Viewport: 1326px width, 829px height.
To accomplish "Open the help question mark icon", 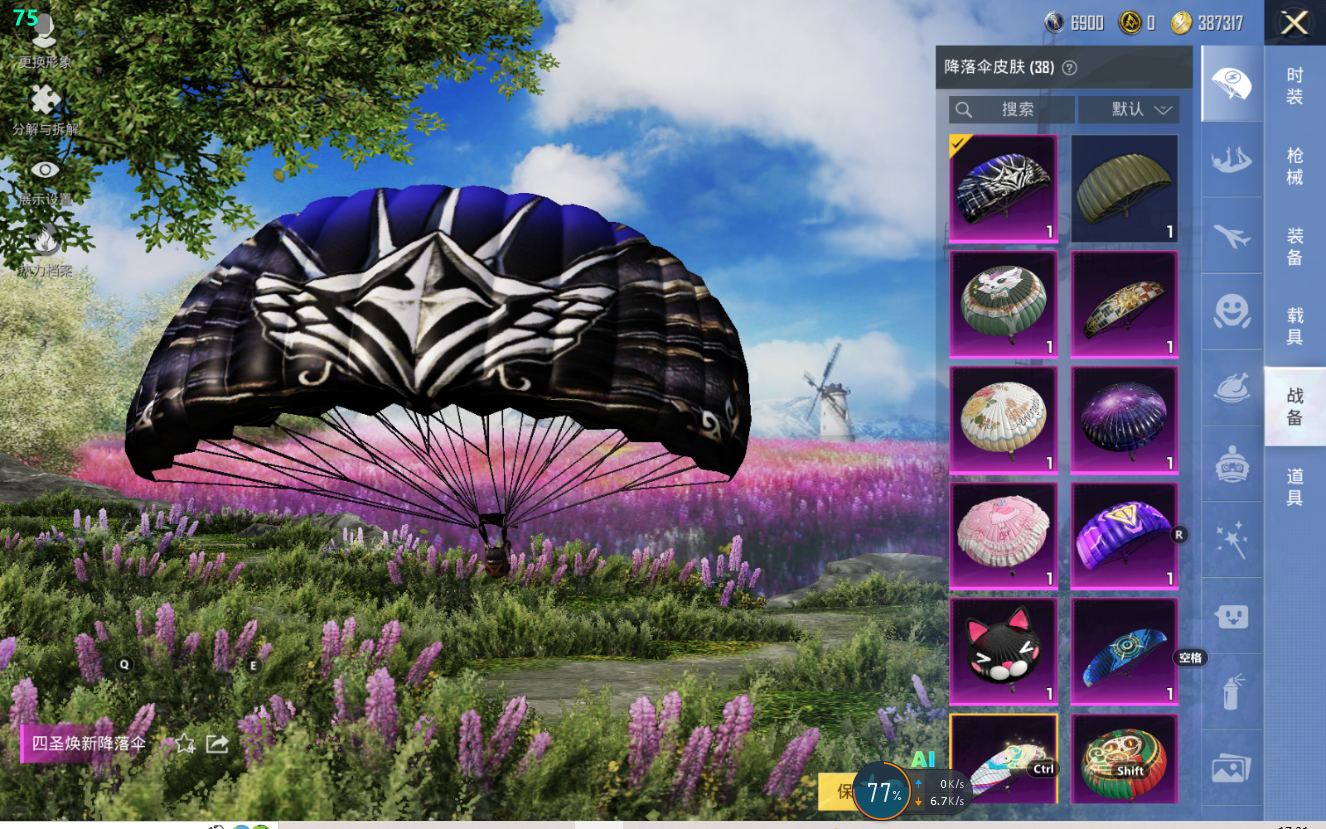I will click(x=1069, y=68).
